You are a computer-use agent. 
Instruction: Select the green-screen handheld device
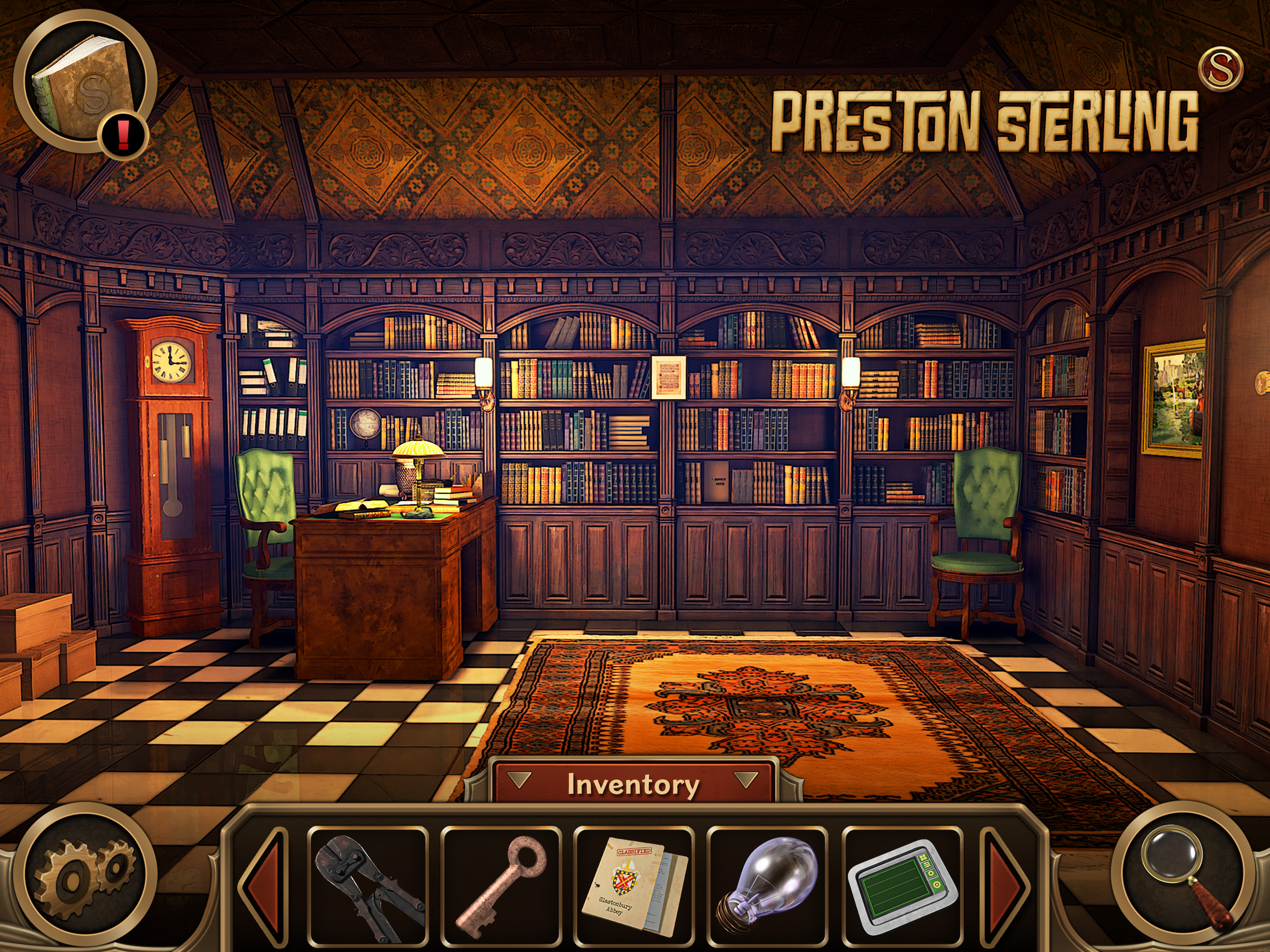click(902, 886)
